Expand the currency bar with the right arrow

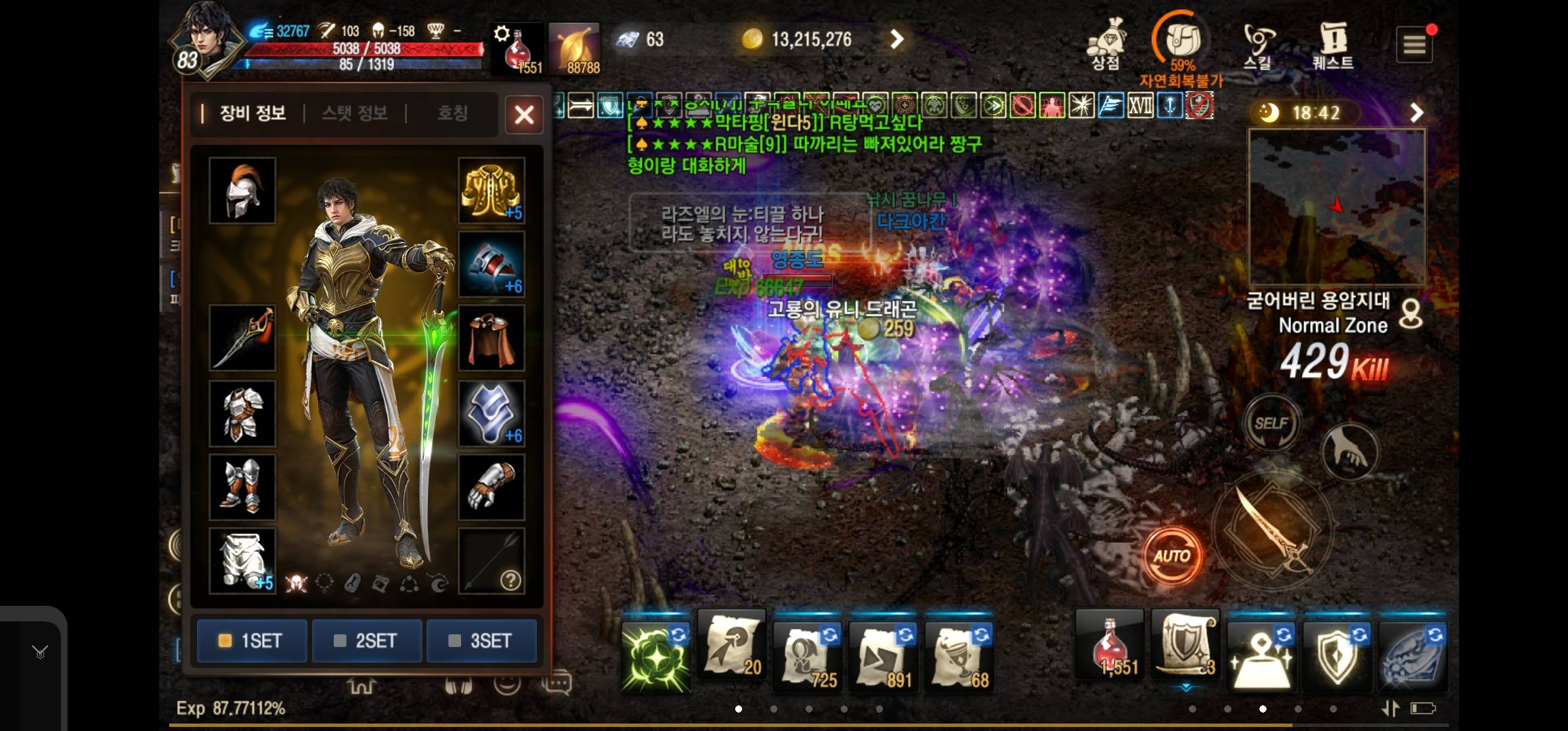897,39
